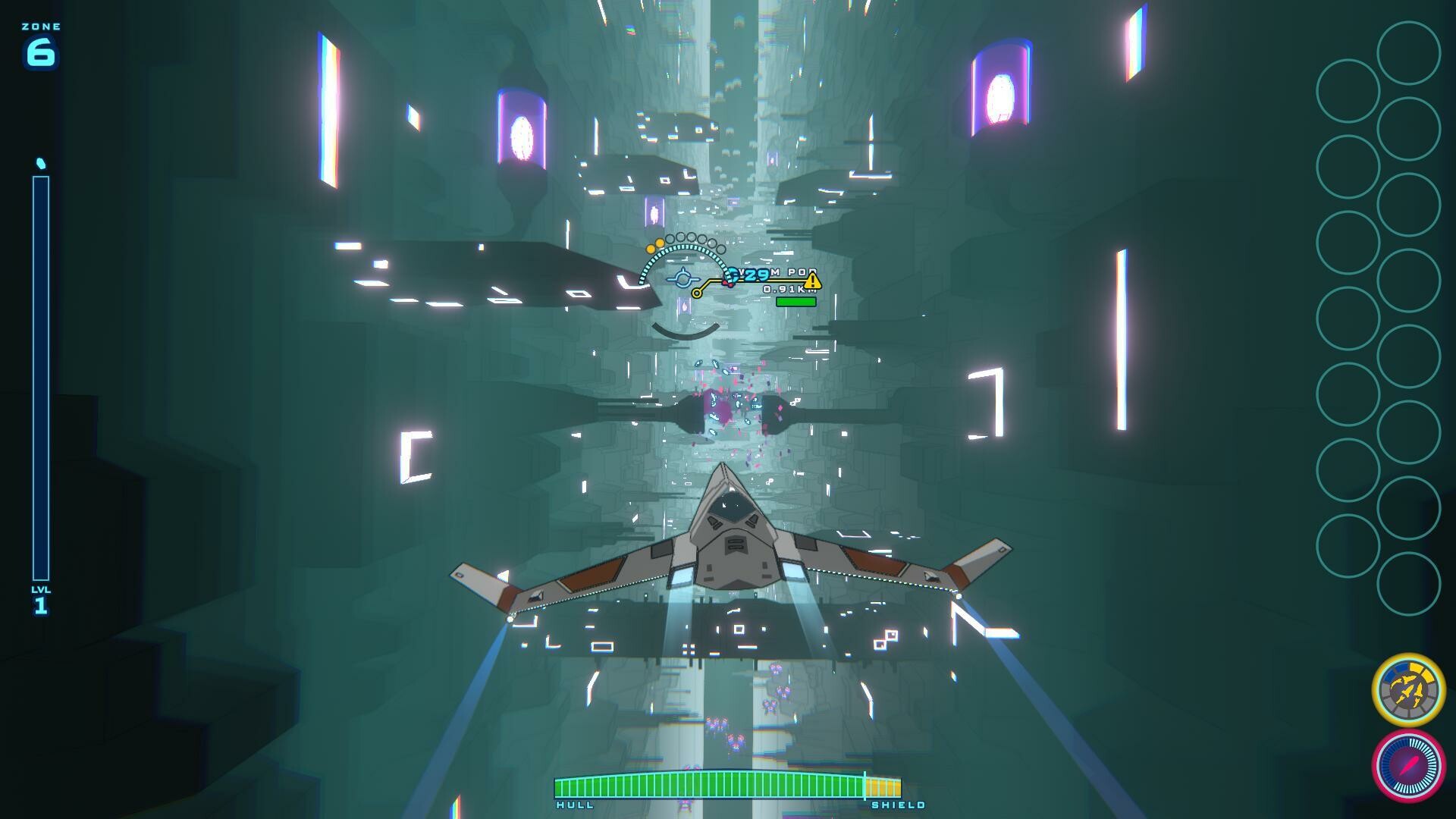Click the 0.91KM distance readout
1456x819 pixels.
tap(789, 290)
